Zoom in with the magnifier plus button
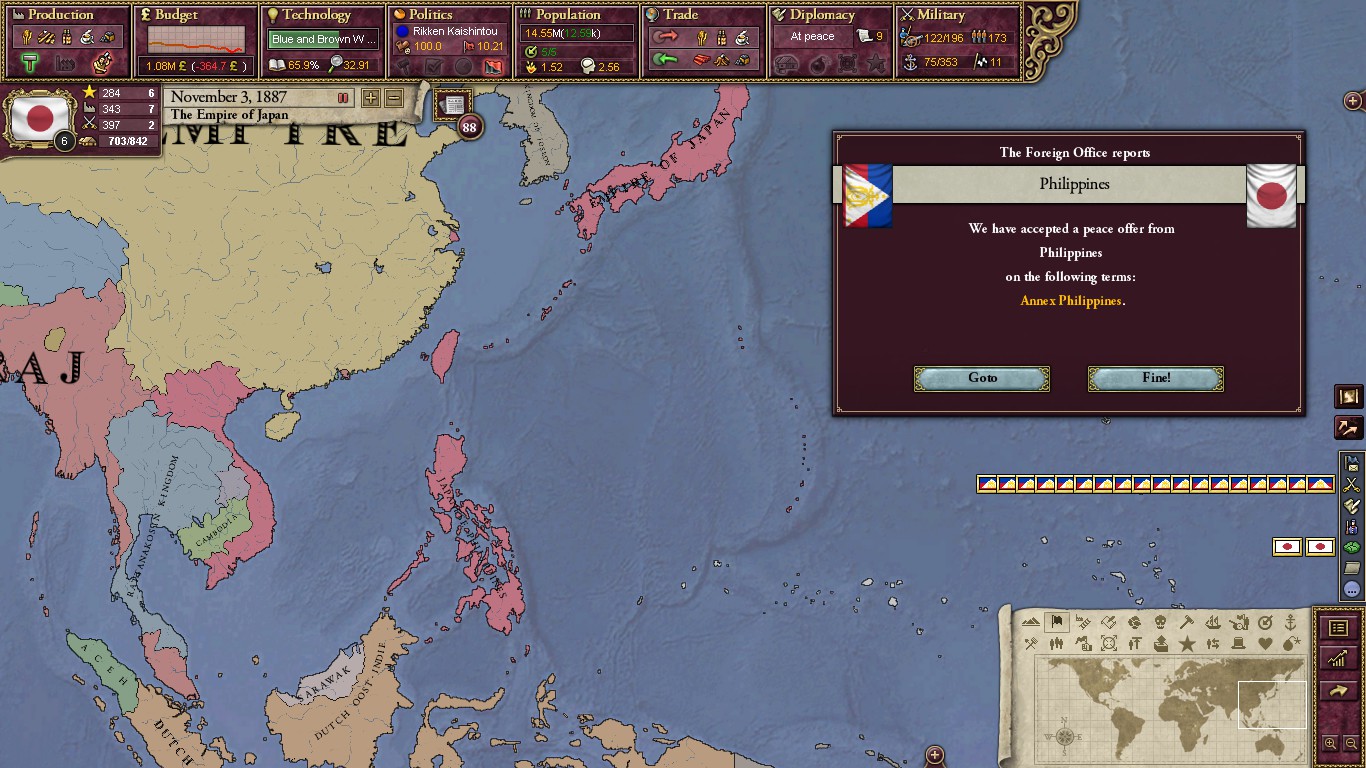This screenshot has width=1366, height=768. point(1330,743)
